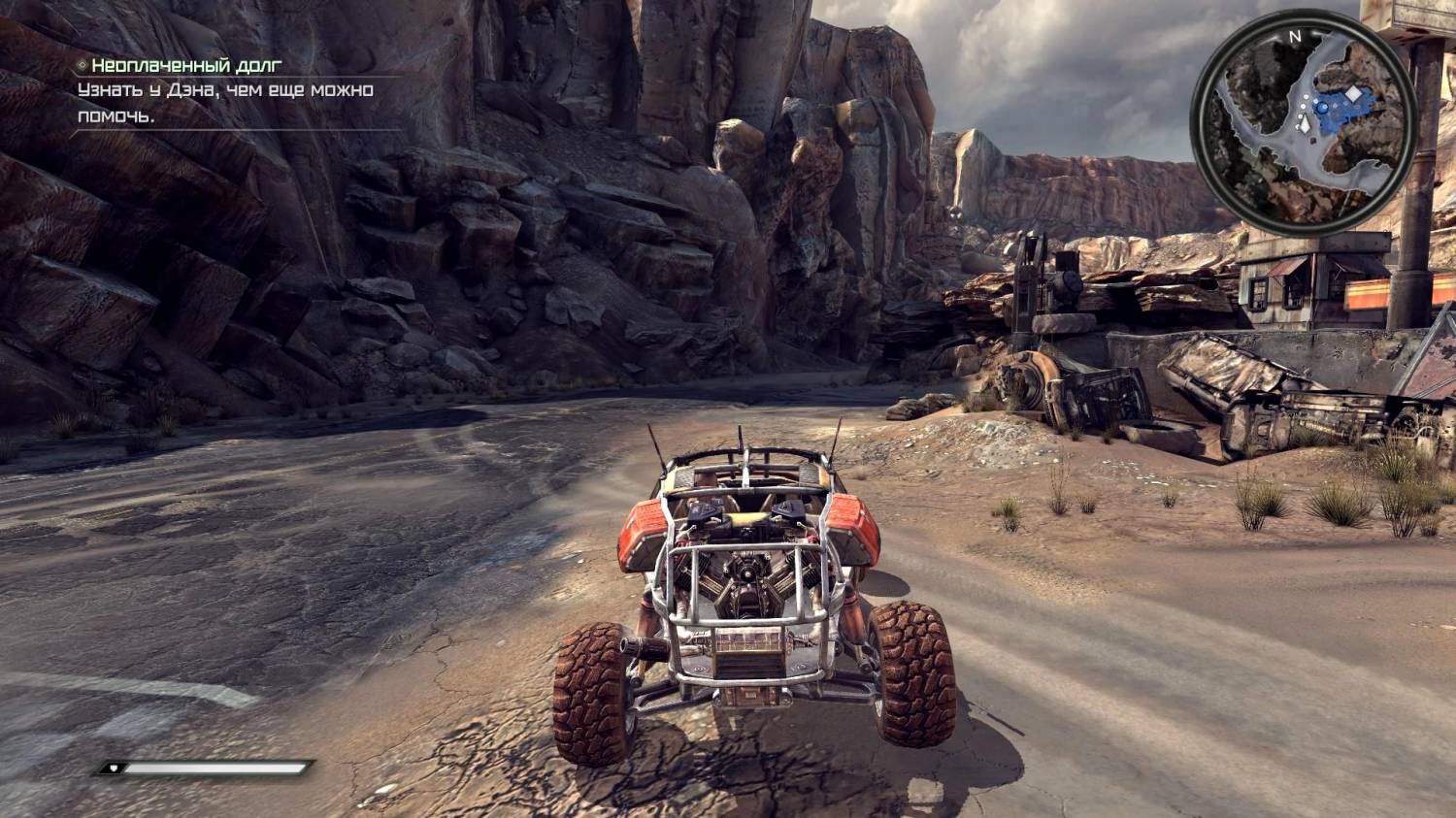Select the "Неоплаченный долг" quest title
Viewport: 1456px width, 818px height.
[185, 66]
